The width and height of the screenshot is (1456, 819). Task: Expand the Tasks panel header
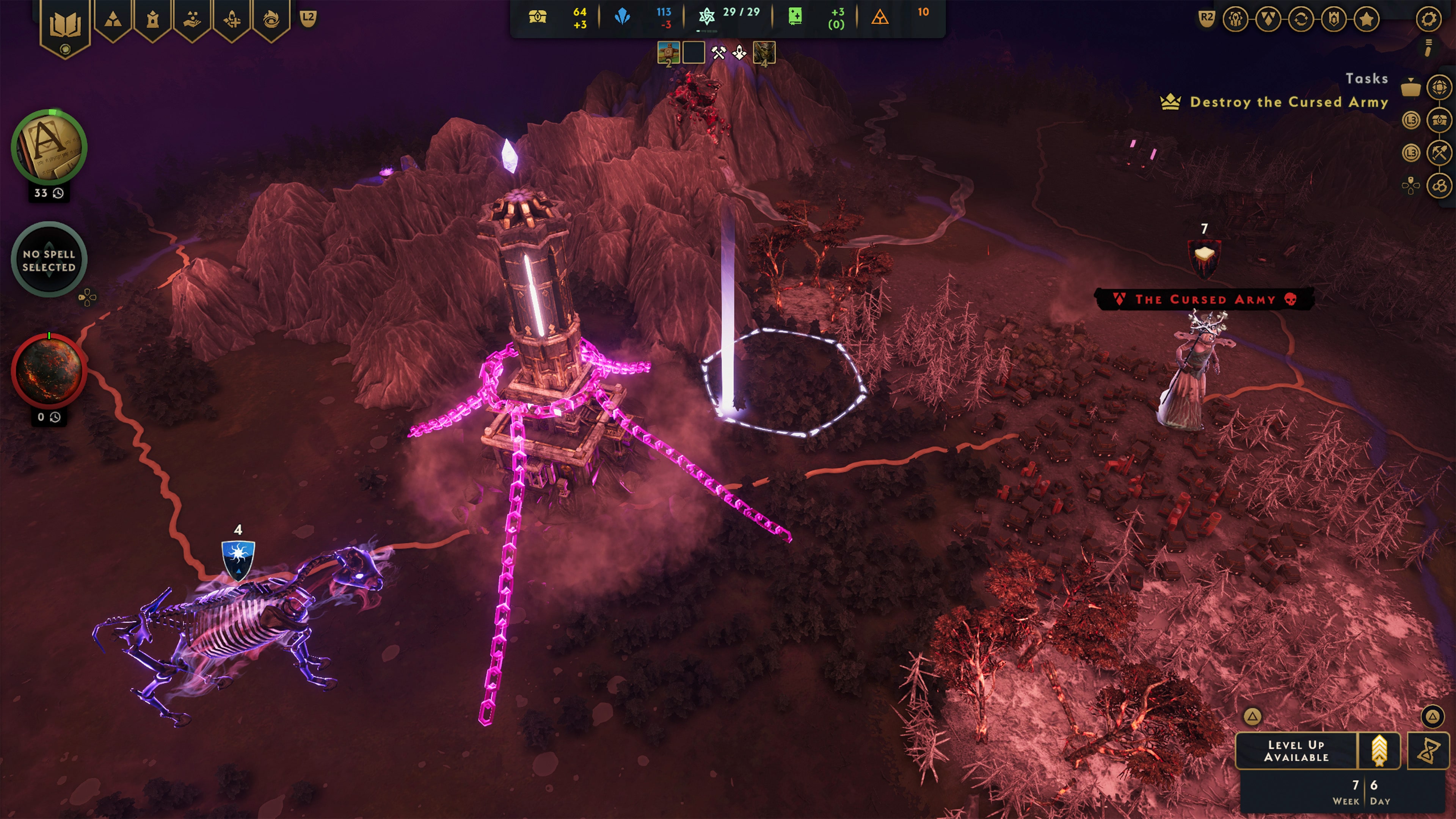1366,78
